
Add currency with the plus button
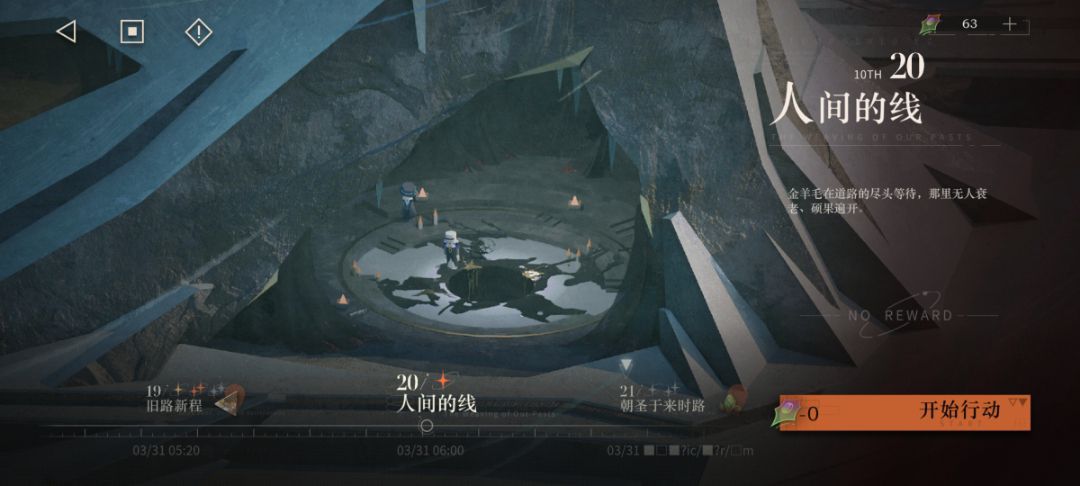coord(1009,24)
